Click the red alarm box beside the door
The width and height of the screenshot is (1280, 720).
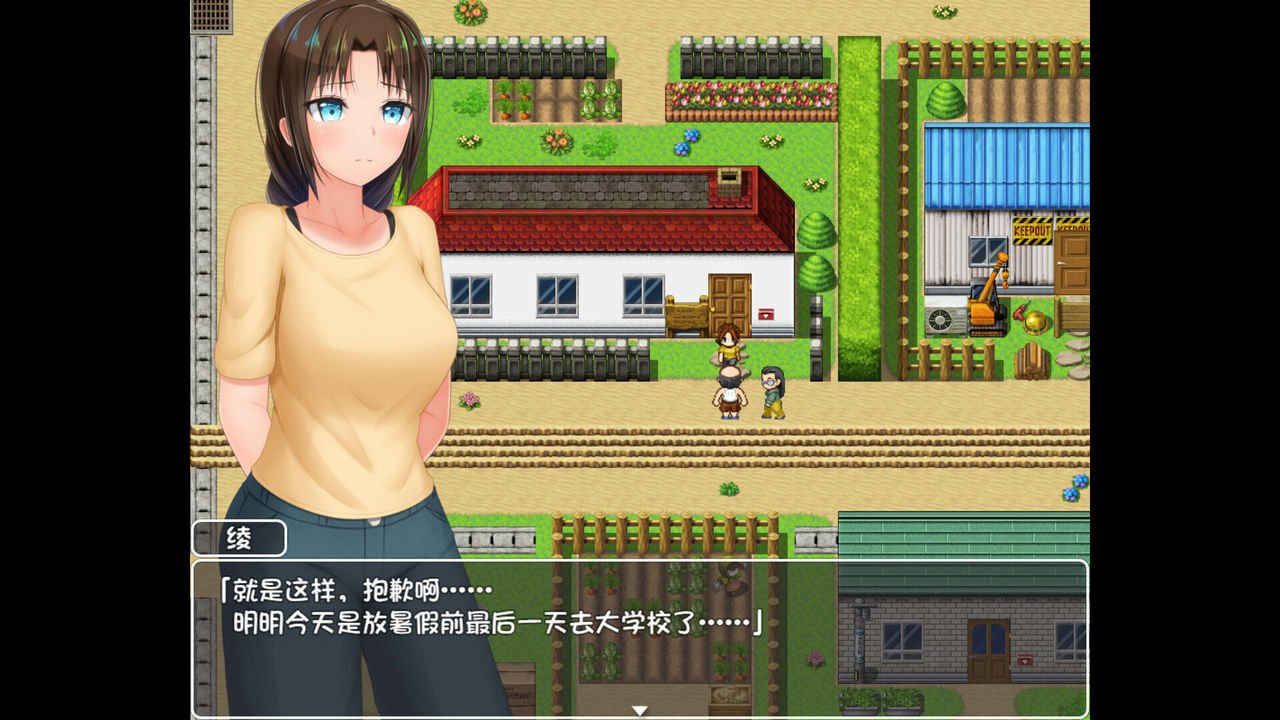click(x=765, y=314)
